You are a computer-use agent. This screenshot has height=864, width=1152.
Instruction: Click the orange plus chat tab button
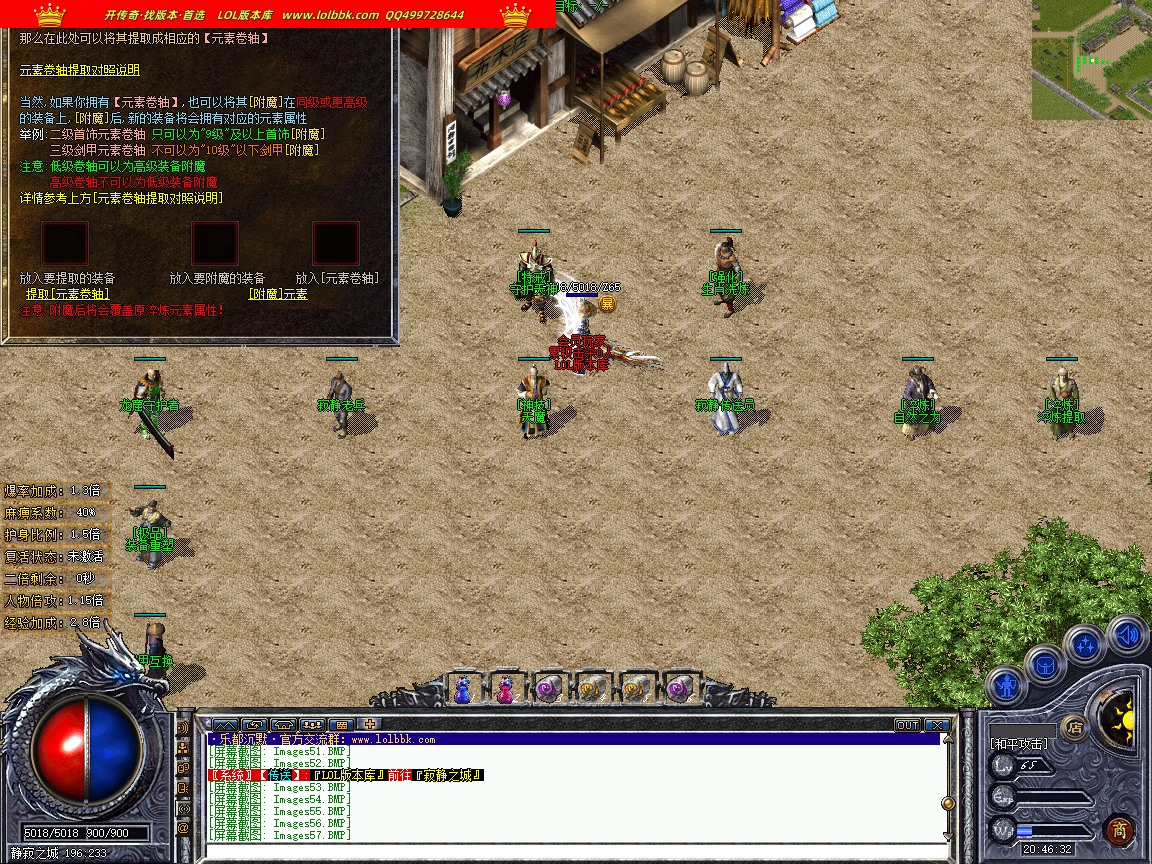(370, 724)
